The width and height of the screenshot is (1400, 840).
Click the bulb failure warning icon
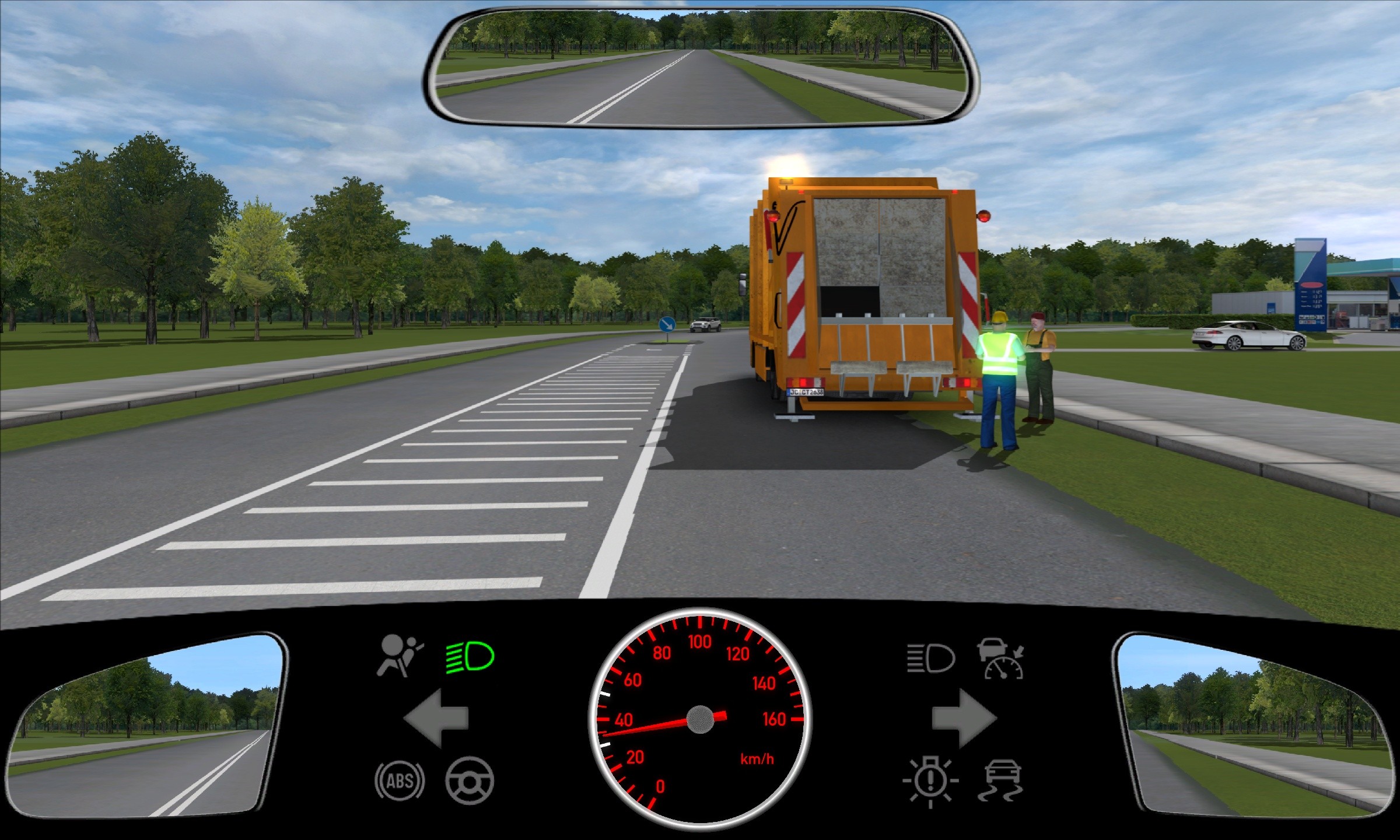coord(930,782)
